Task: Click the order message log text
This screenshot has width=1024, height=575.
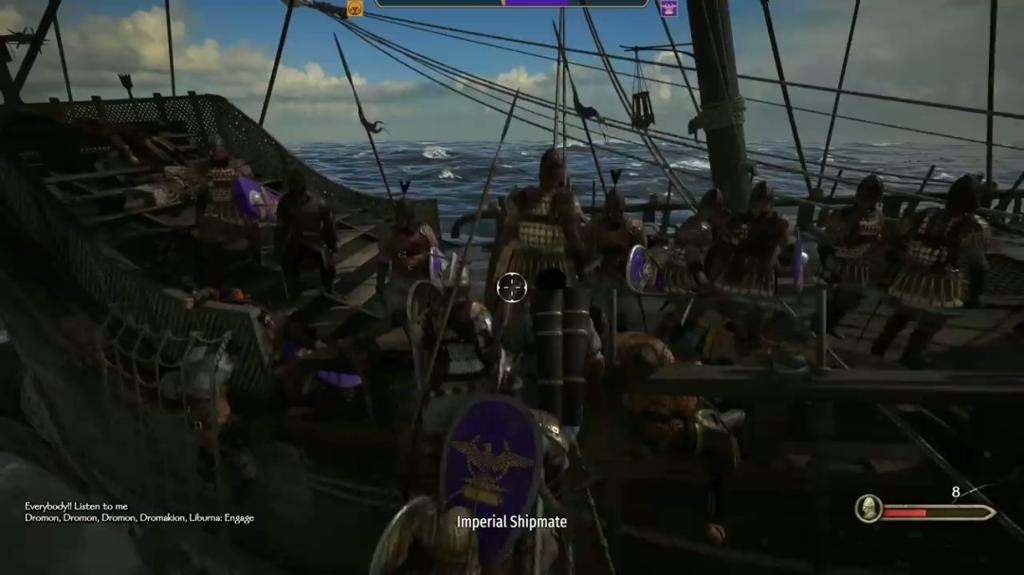Action: [139, 512]
